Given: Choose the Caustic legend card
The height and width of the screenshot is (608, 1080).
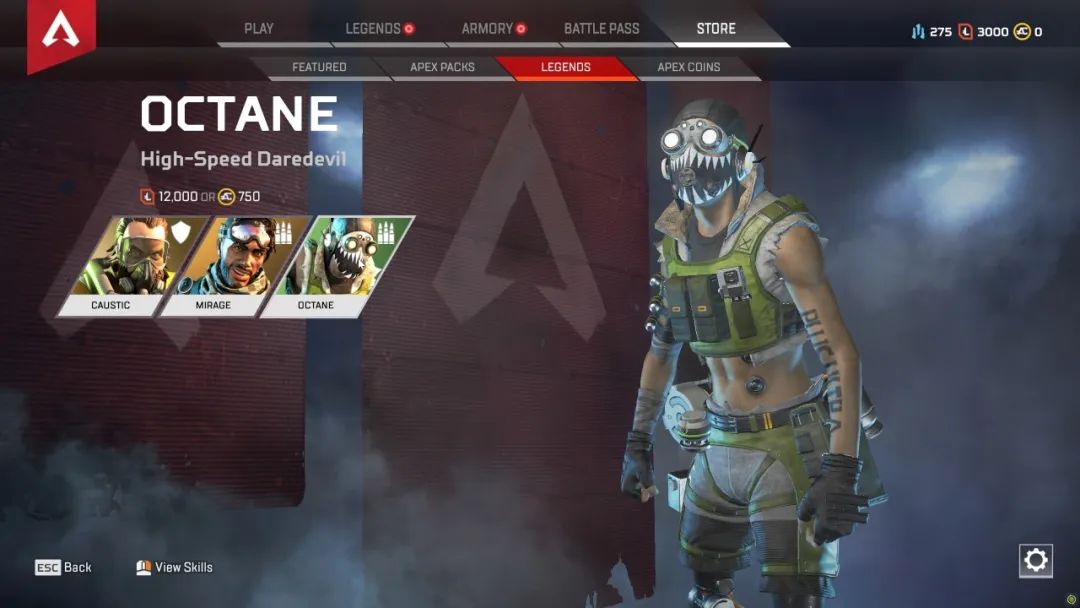Looking at the screenshot, I should pyautogui.click(x=124, y=266).
